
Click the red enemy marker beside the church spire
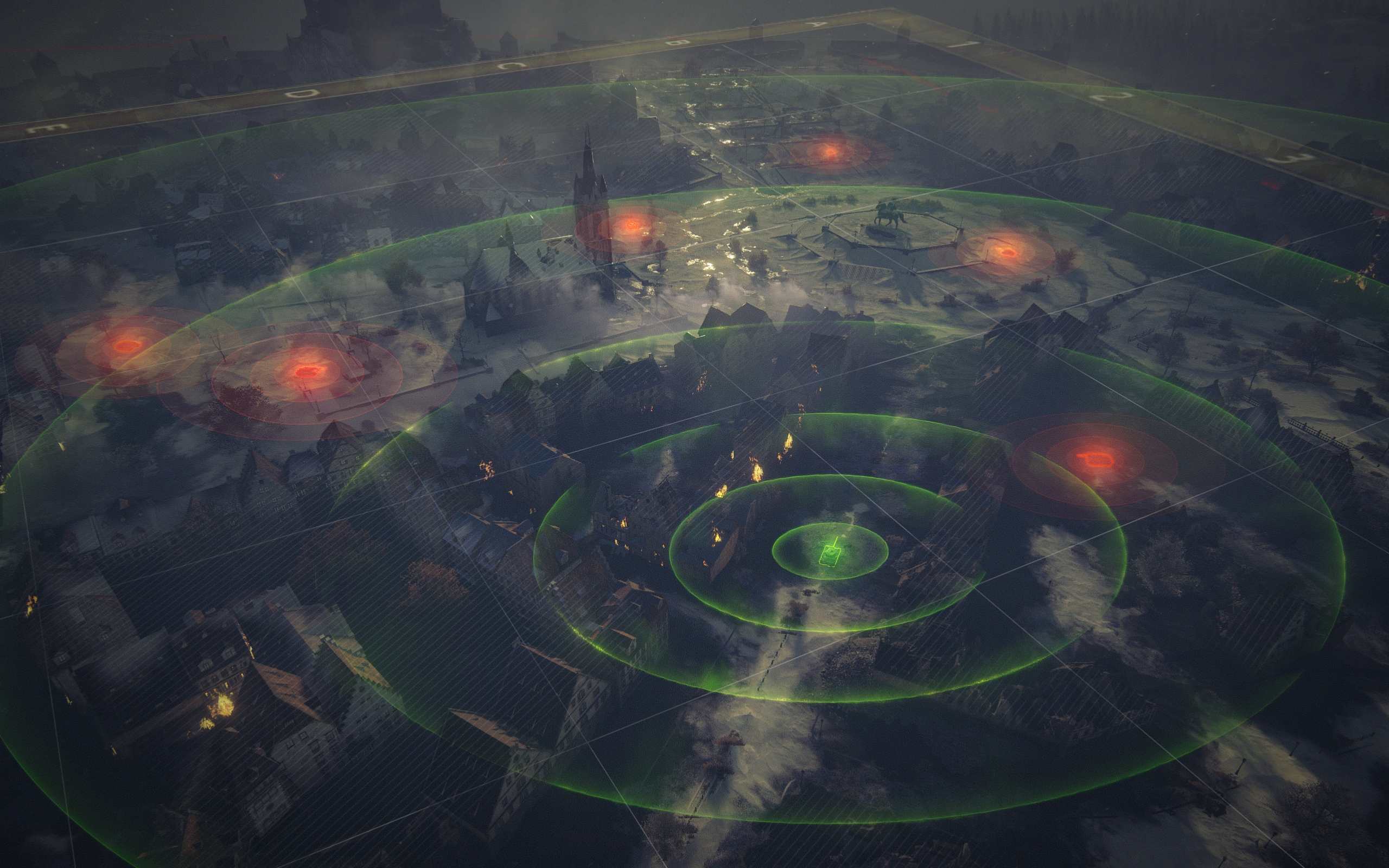coord(631,225)
